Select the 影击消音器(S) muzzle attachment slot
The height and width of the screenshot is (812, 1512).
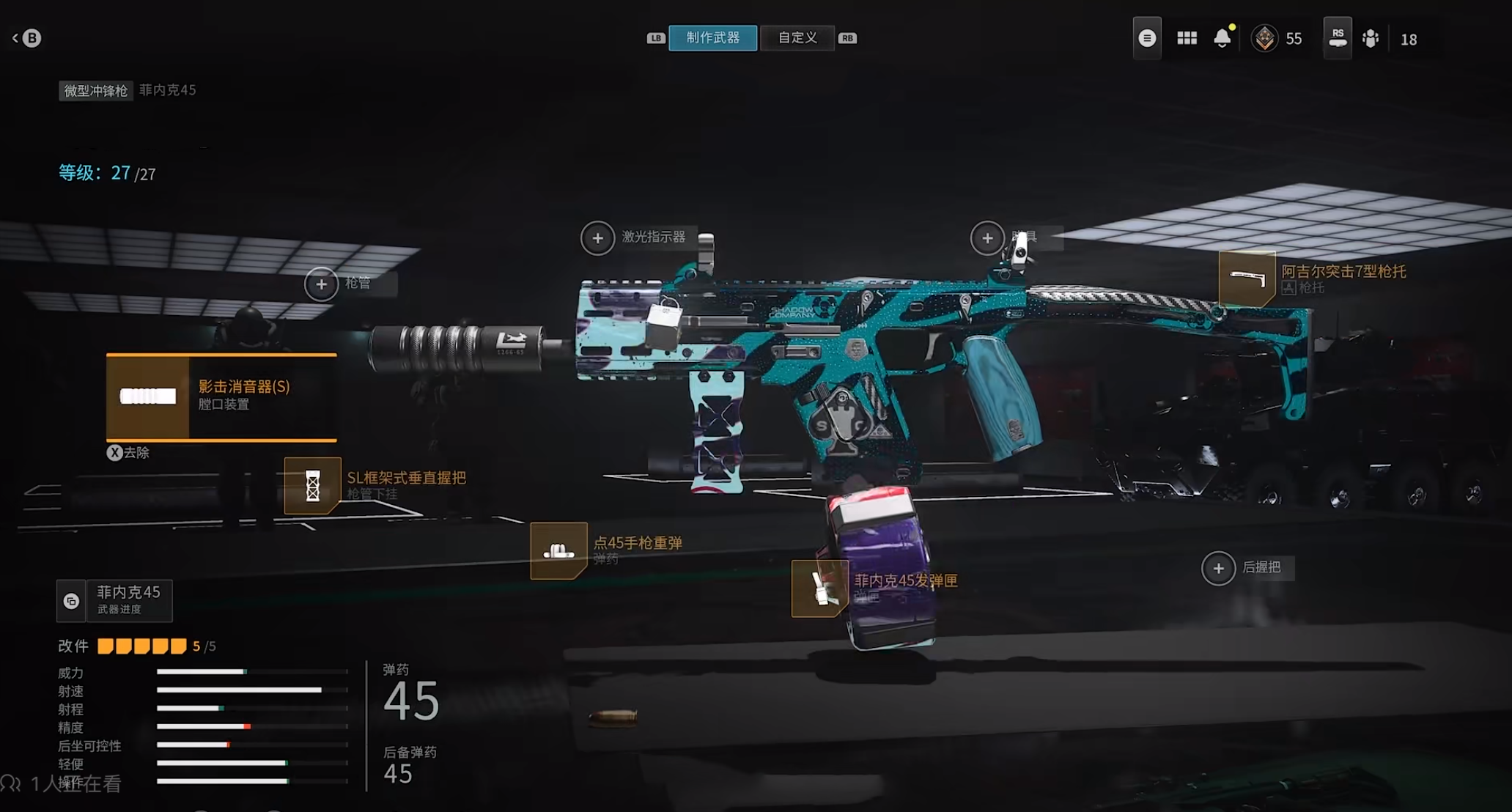(221, 396)
